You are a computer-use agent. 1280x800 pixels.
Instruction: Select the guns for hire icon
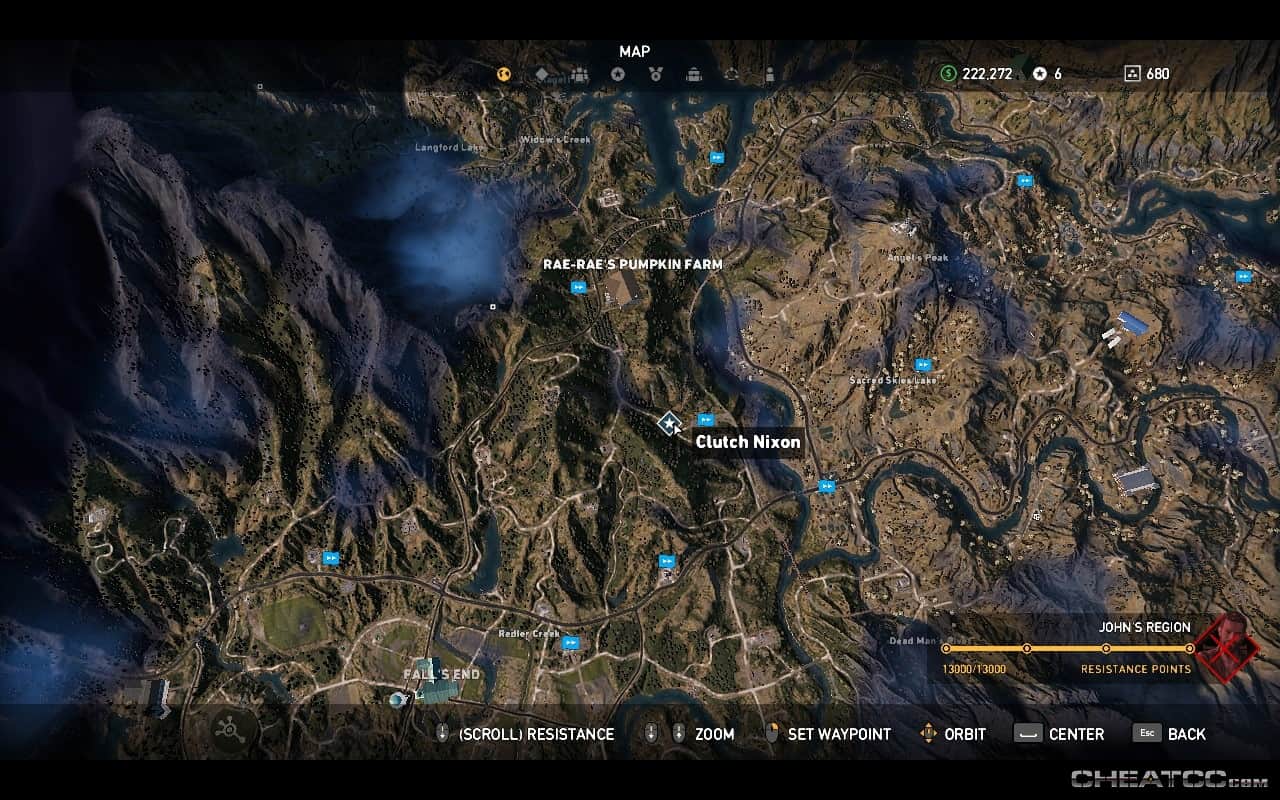coord(731,74)
